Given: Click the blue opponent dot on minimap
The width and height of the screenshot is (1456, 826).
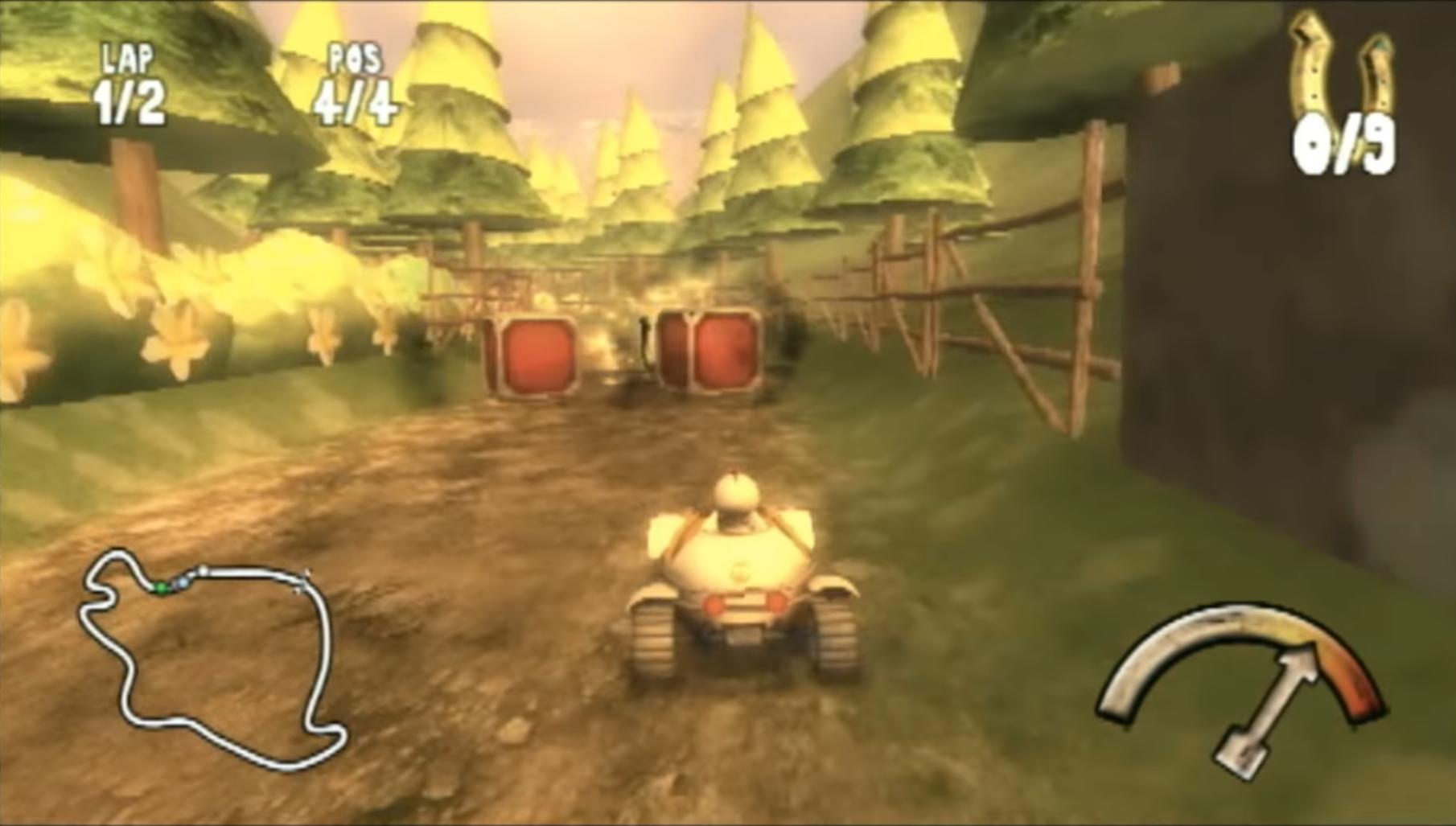Looking at the screenshot, I should 183,584.
